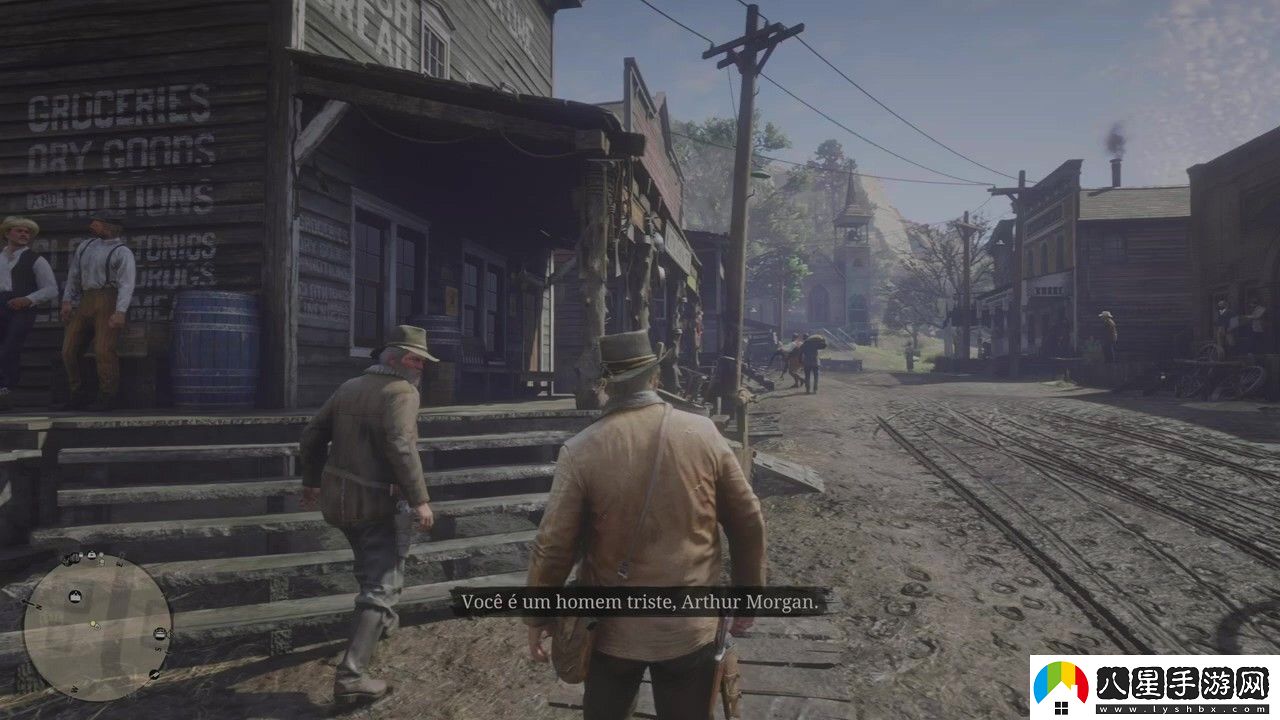Click the subtitle line addressing Arthur Morgan
The height and width of the screenshot is (720, 1280).
tap(639, 602)
